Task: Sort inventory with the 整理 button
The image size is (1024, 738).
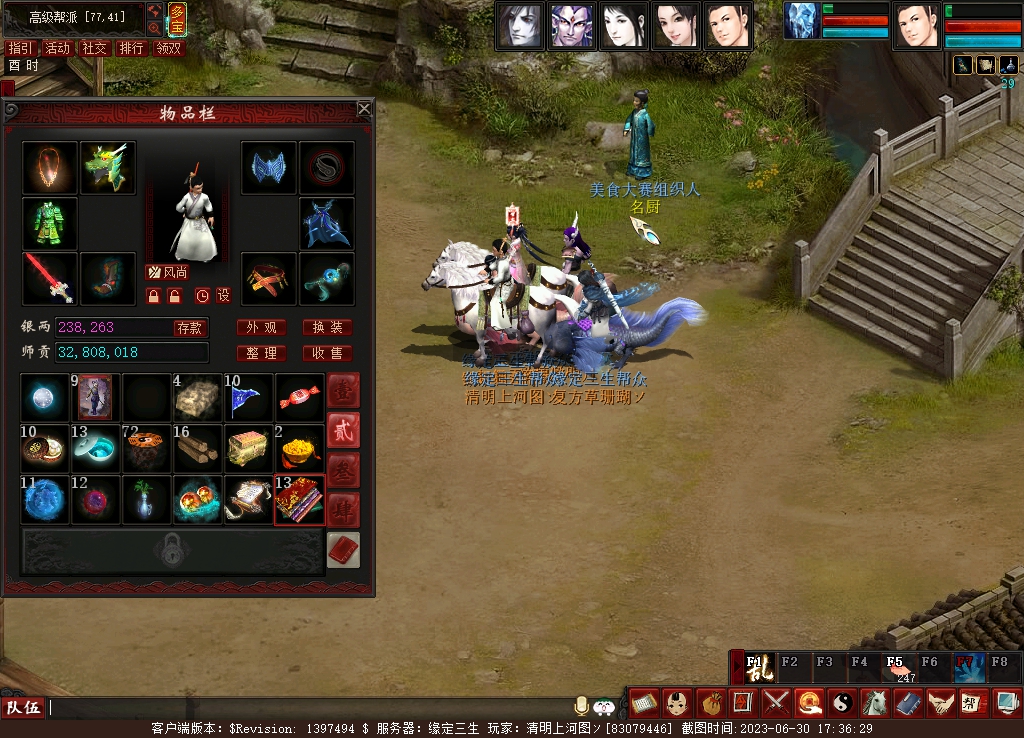Action: pyautogui.click(x=261, y=353)
